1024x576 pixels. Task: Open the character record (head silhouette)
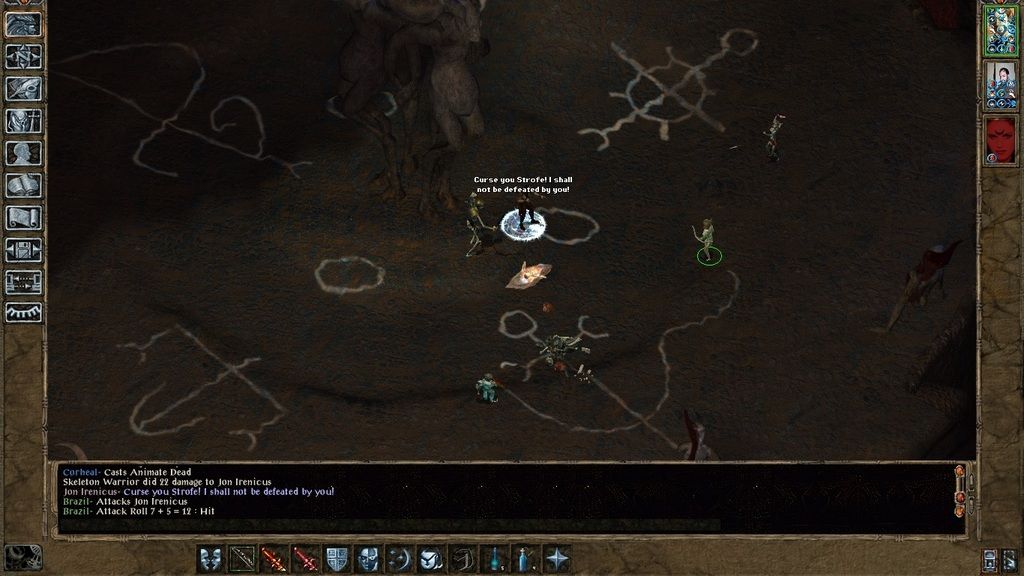pyautogui.click(x=23, y=153)
